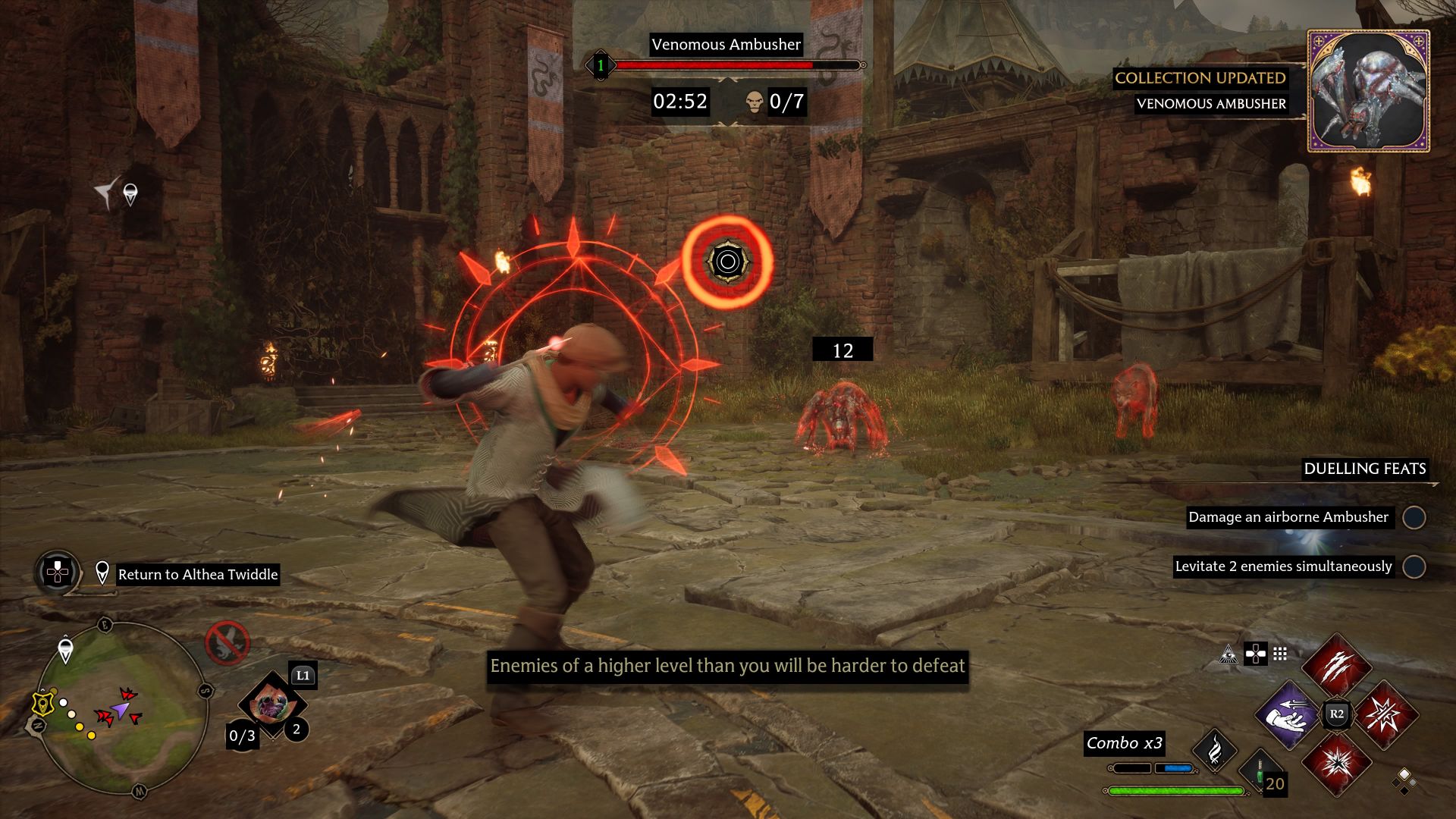View the Venomous Ambusher collection thumbnail
1456x819 pixels.
(1368, 91)
